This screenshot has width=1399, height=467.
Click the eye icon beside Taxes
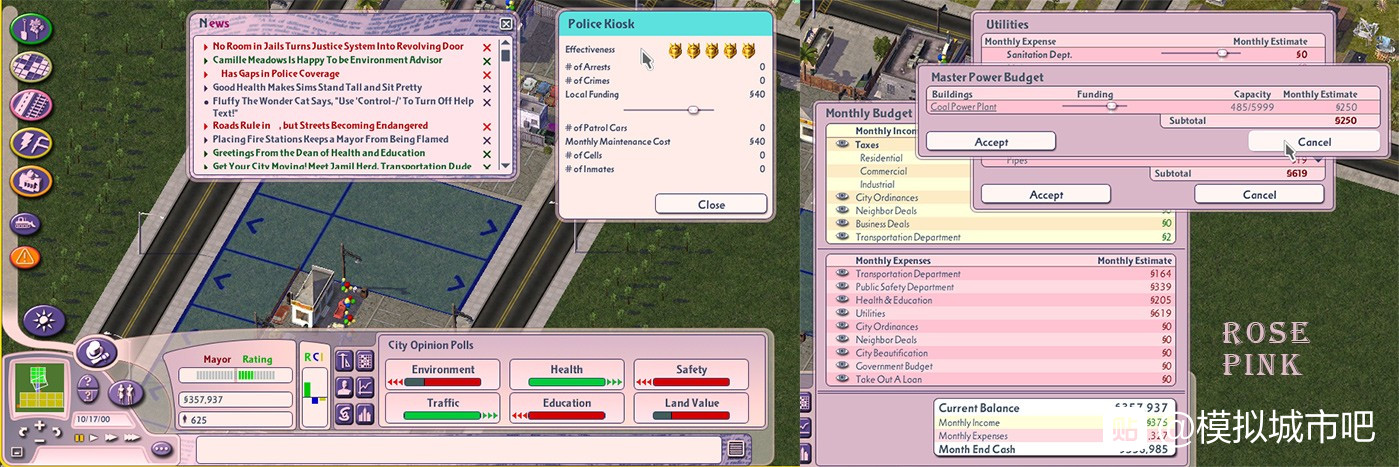coord(843,145)
